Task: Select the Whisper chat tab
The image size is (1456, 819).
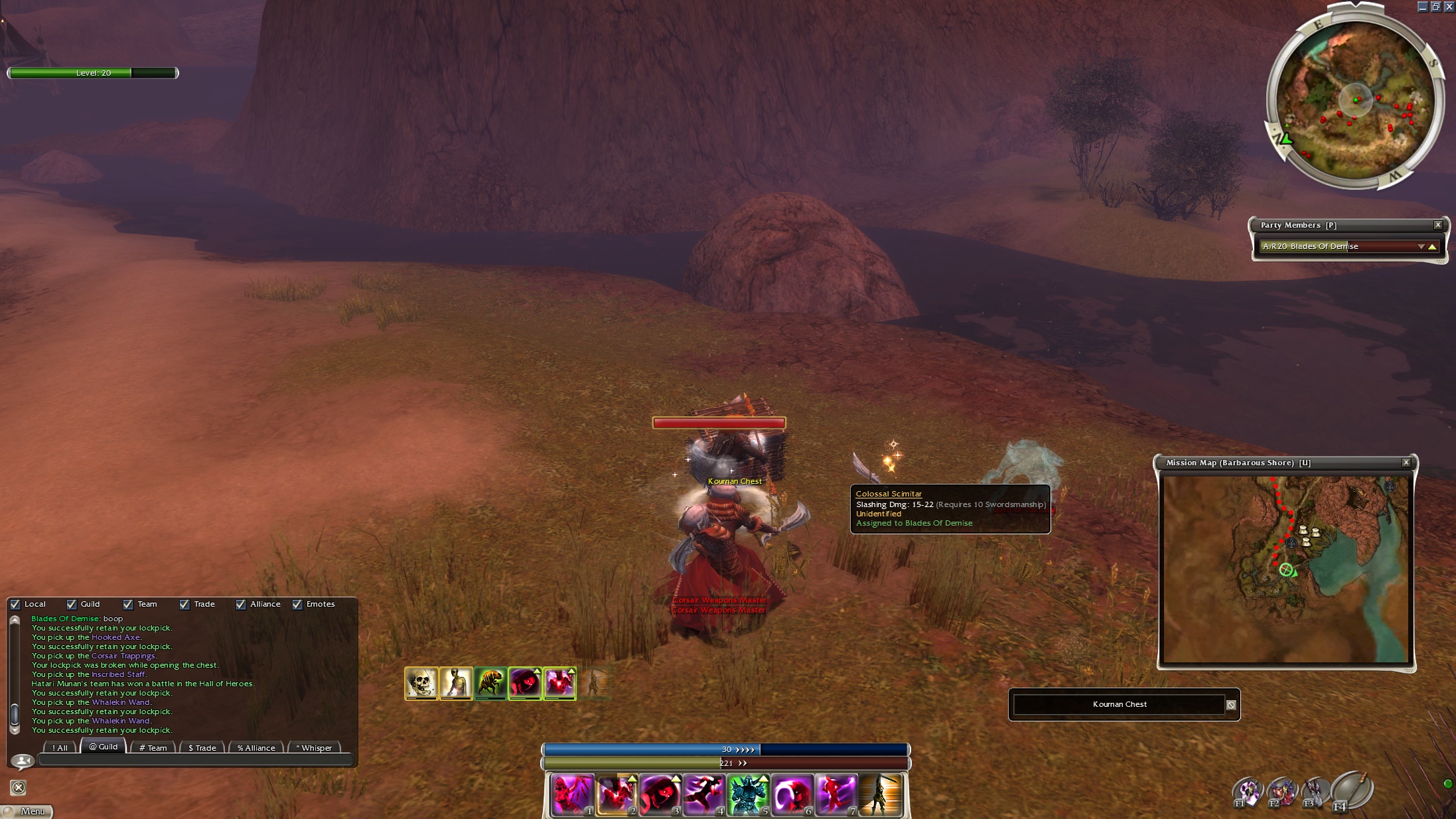Action: click(x=314, y=747)
